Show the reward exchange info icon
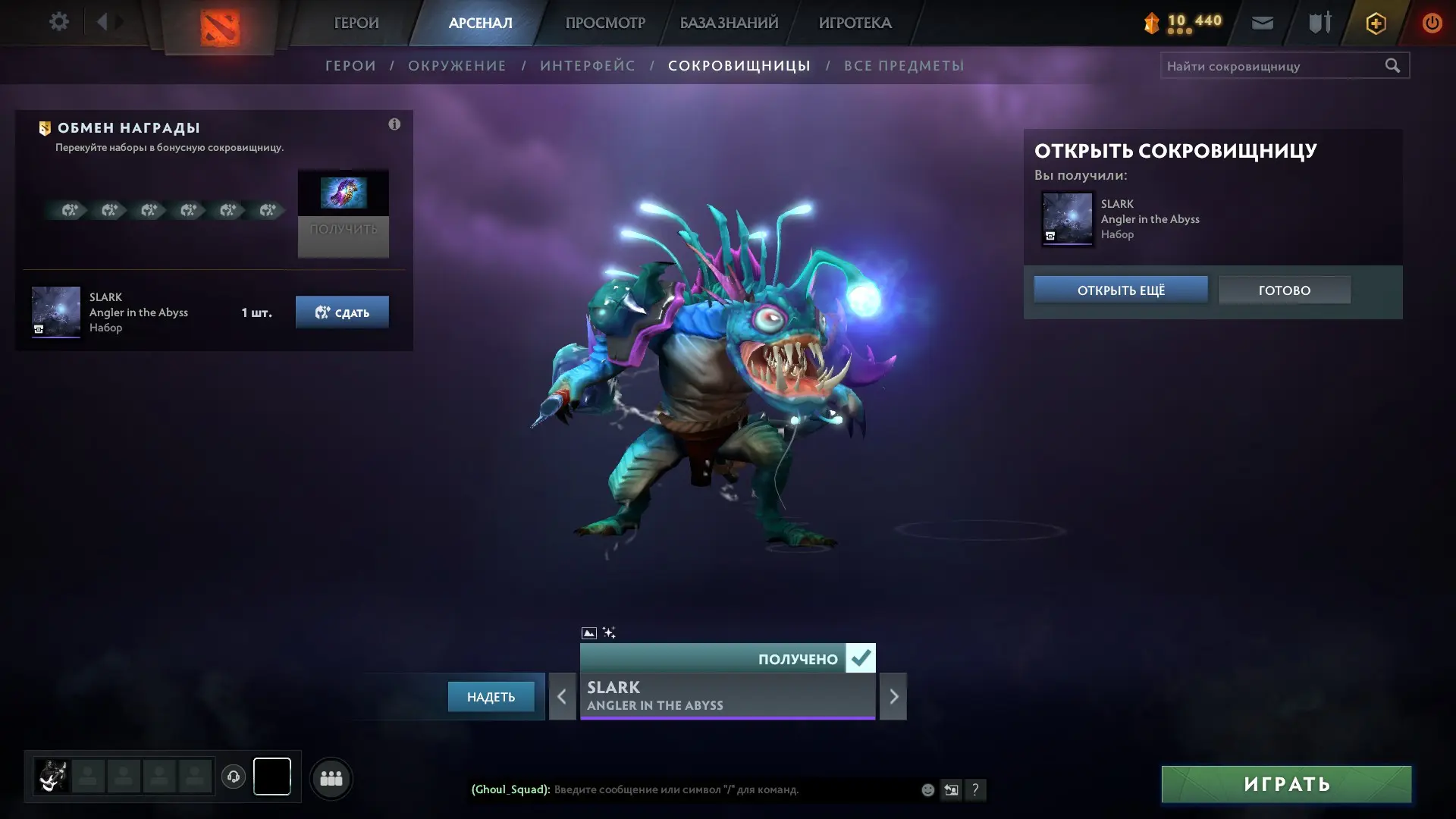Viewport: 1456px width, 819px height. (x=394, y=124)
